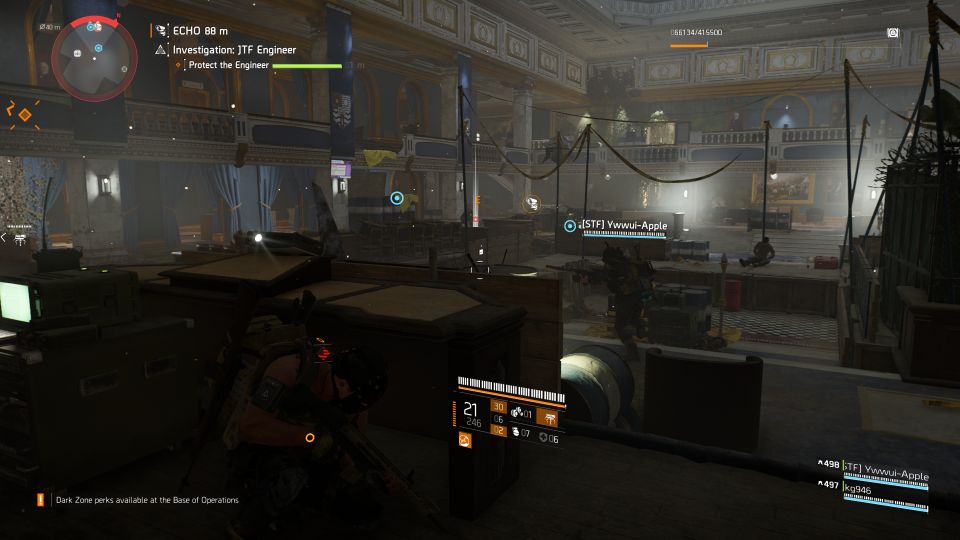This screenshot has width=960, height=540.
Task: Activate the turret skill icon
Action: point(548,416)
